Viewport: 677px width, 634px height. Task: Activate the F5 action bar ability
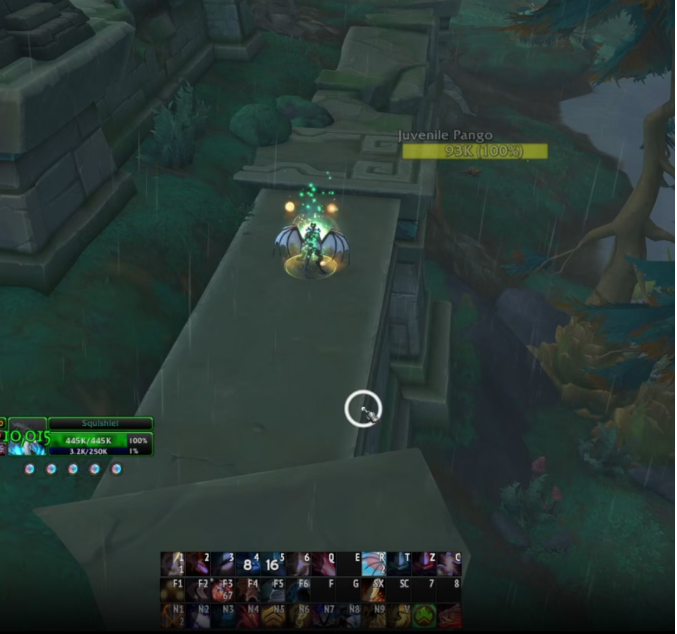coord(273,590)
